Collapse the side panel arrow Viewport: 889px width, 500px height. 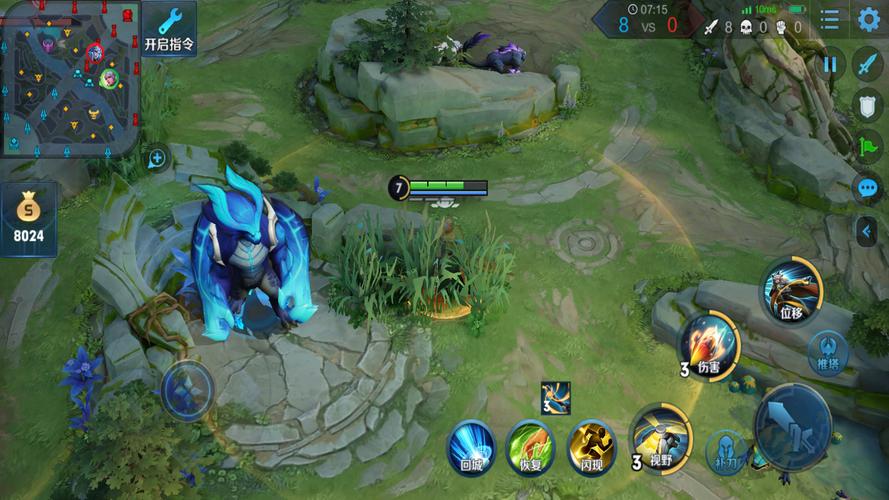pyautogui.click(x=866, y=232)
